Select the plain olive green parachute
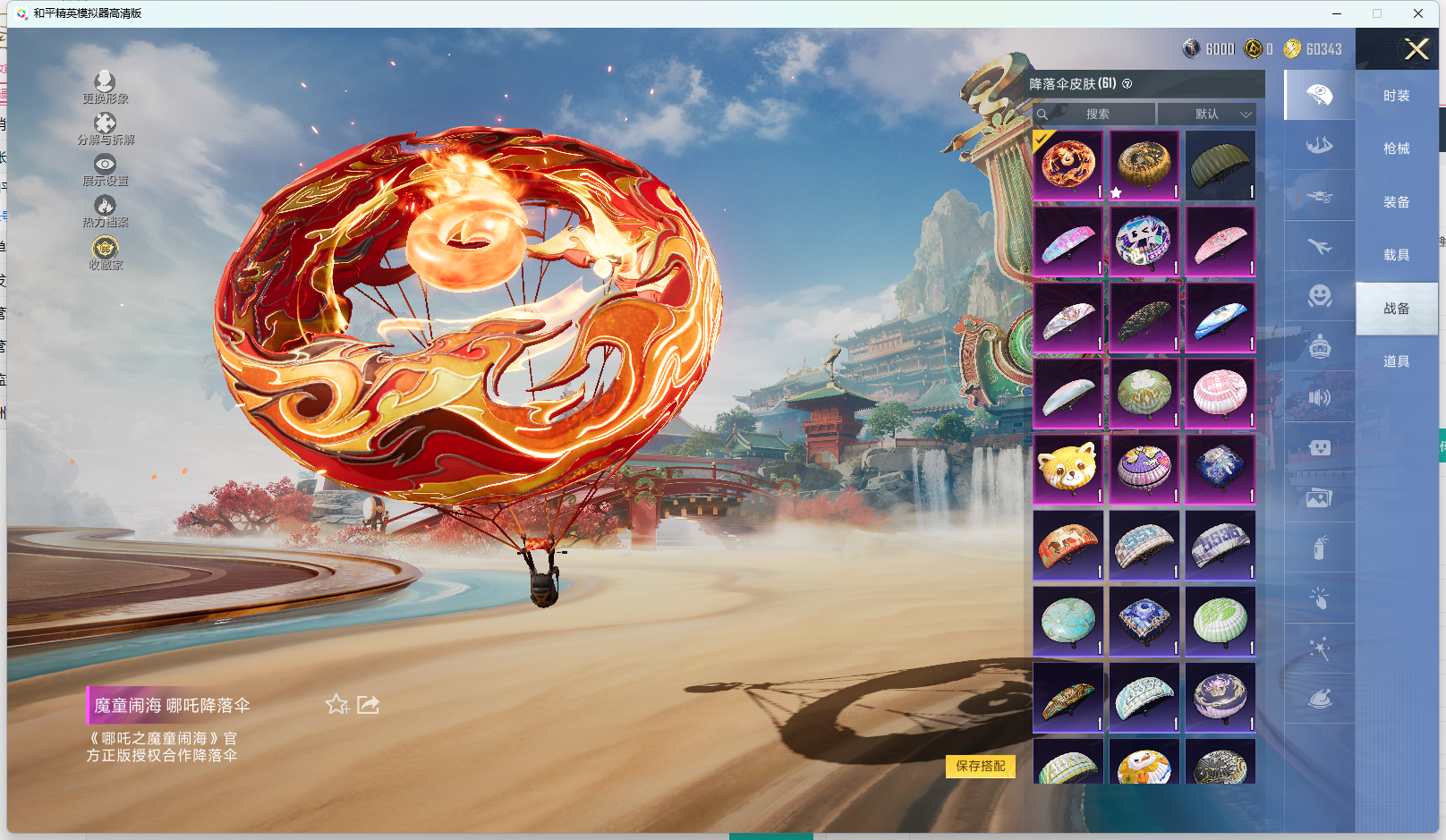1446x840 pixels. click(x=1220, y=165)
